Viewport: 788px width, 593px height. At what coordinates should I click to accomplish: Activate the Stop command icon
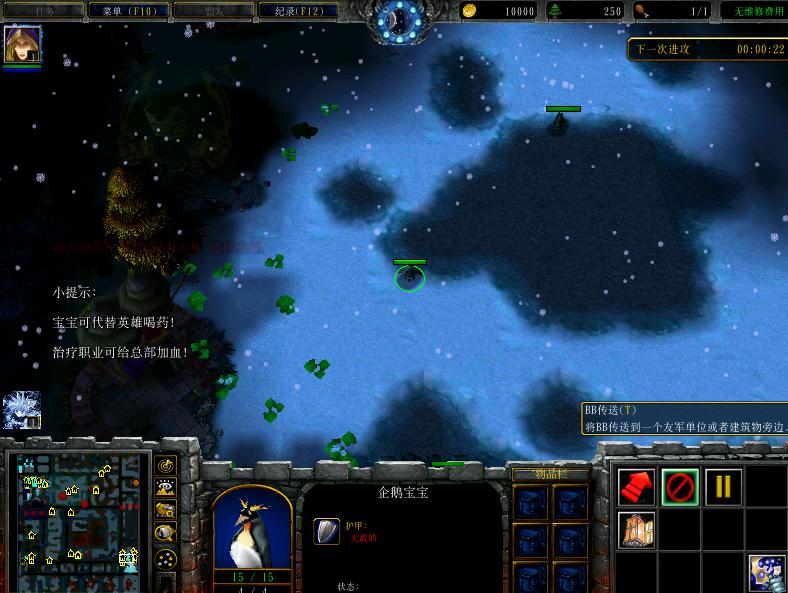(680, 487)
